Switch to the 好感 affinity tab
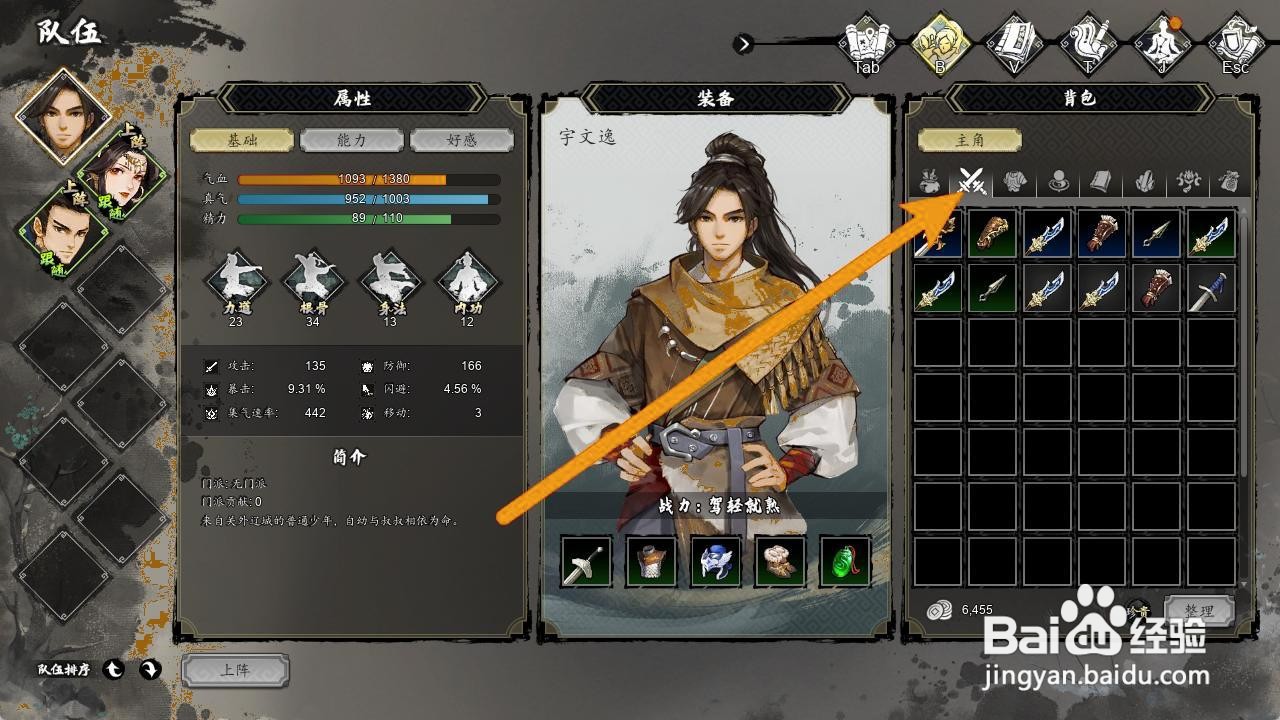Screen dimensions: 1280x720 [x=460, y=140]
